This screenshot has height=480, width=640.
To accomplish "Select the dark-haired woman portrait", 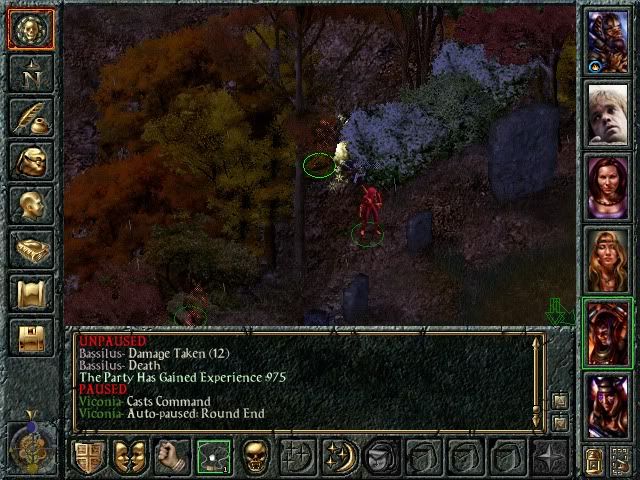I will pyautogui.click(x=607, y=186).
